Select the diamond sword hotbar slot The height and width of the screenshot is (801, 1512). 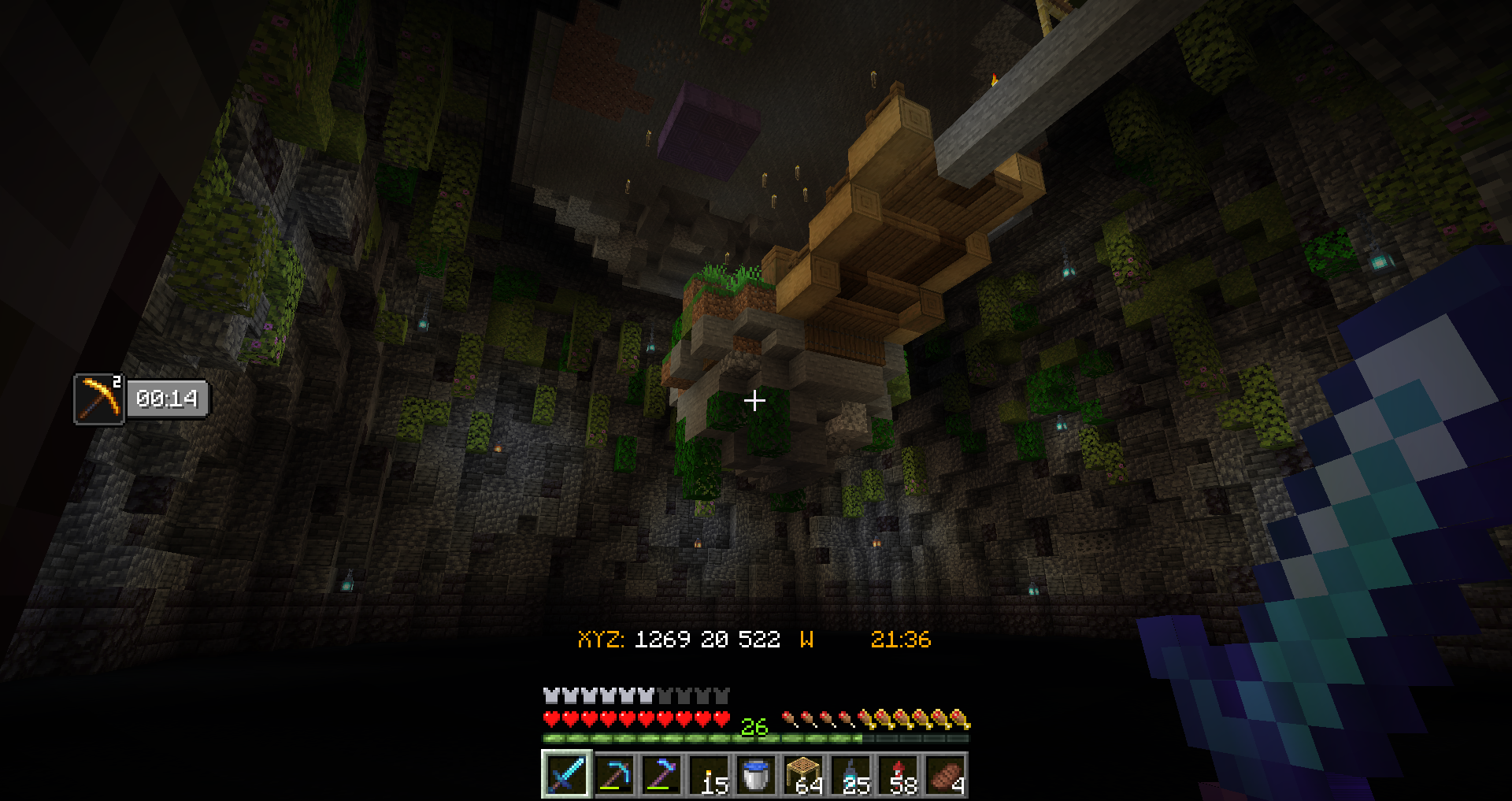coord(566,775)
